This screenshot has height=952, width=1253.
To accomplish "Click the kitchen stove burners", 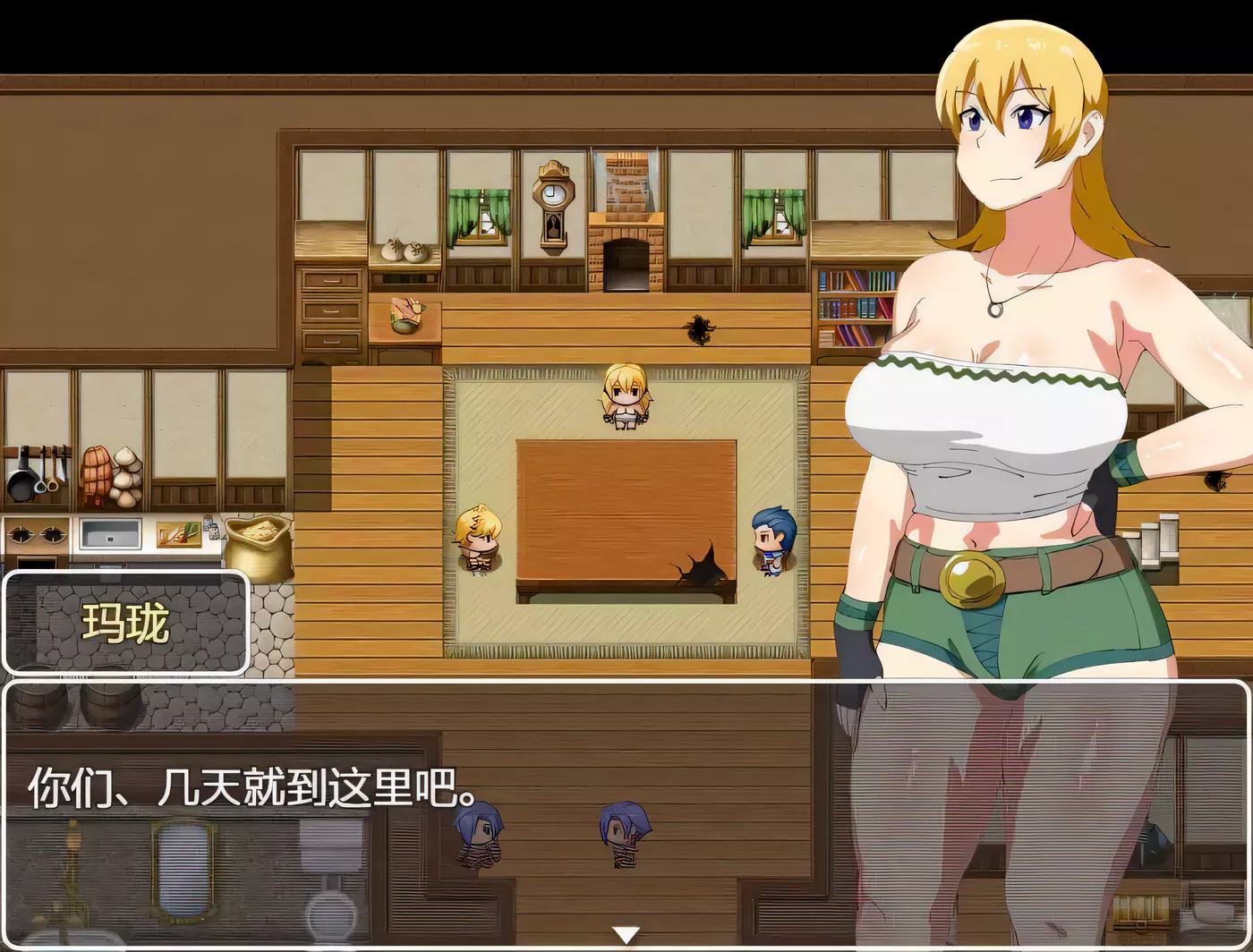I will click(x=36, y=537).
